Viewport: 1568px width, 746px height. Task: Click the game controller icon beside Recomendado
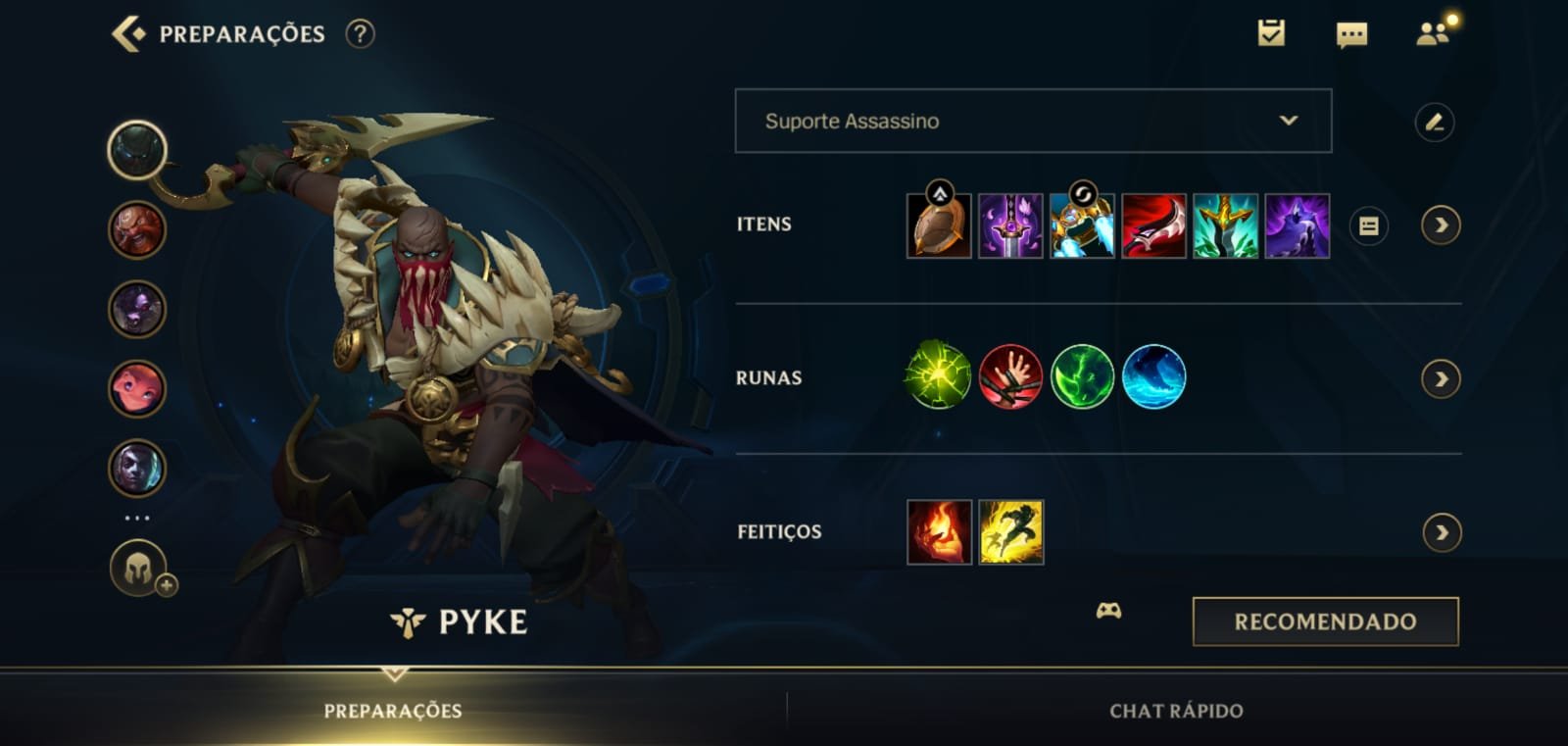tap(1108, 613)
